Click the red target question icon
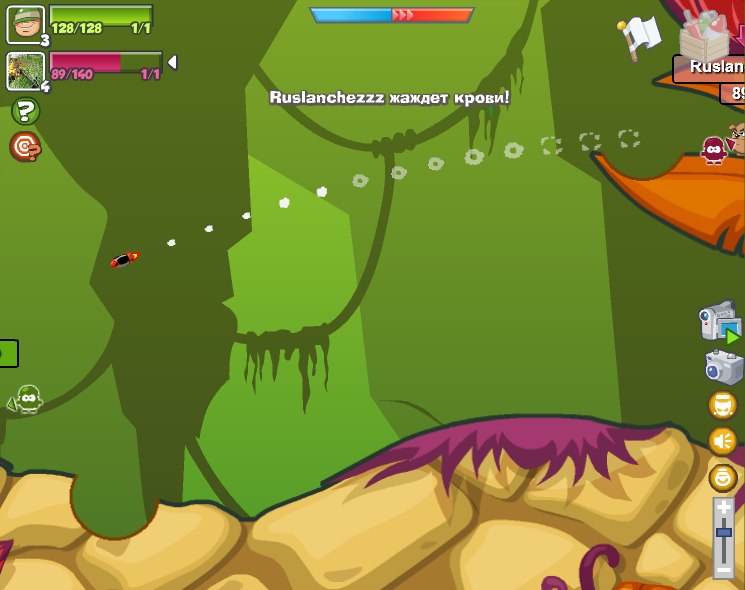Image resolution: width=745 pixels, height=590 pixels. coord(25,147)
